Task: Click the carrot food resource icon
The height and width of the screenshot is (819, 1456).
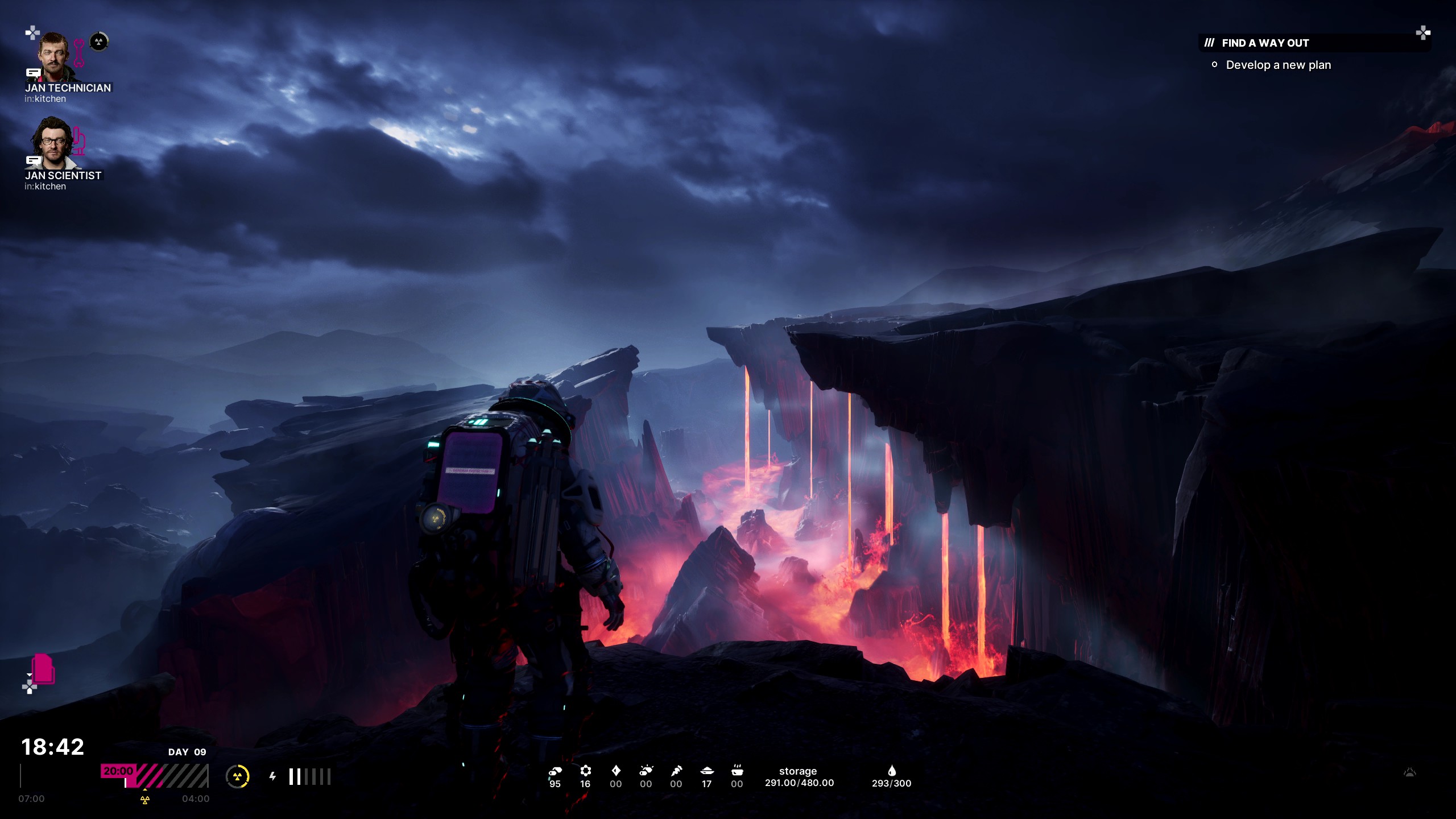Action: 676,771
